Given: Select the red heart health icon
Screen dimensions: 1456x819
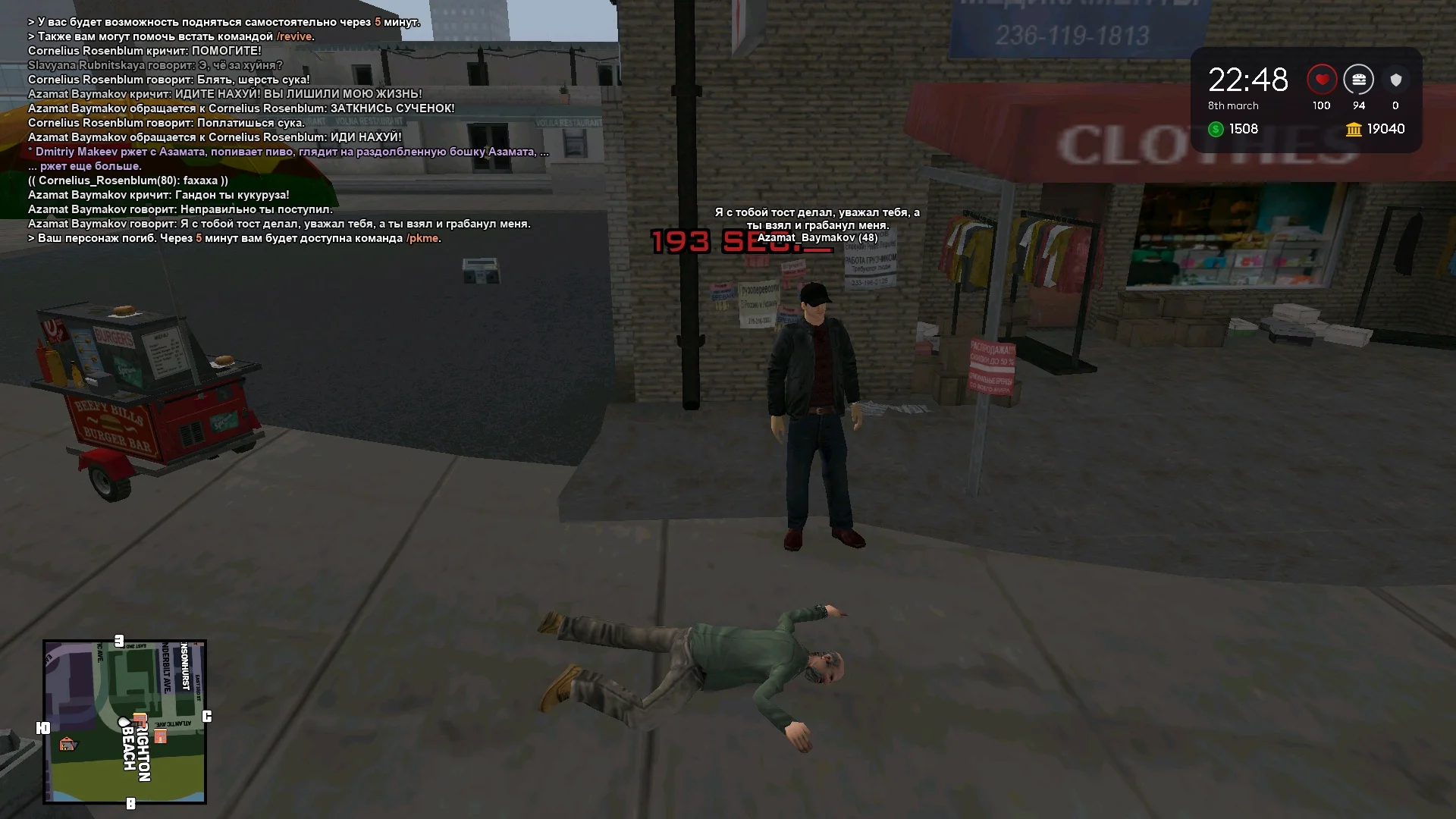Looking at the screenshot, I should (x=1322, y=80).
